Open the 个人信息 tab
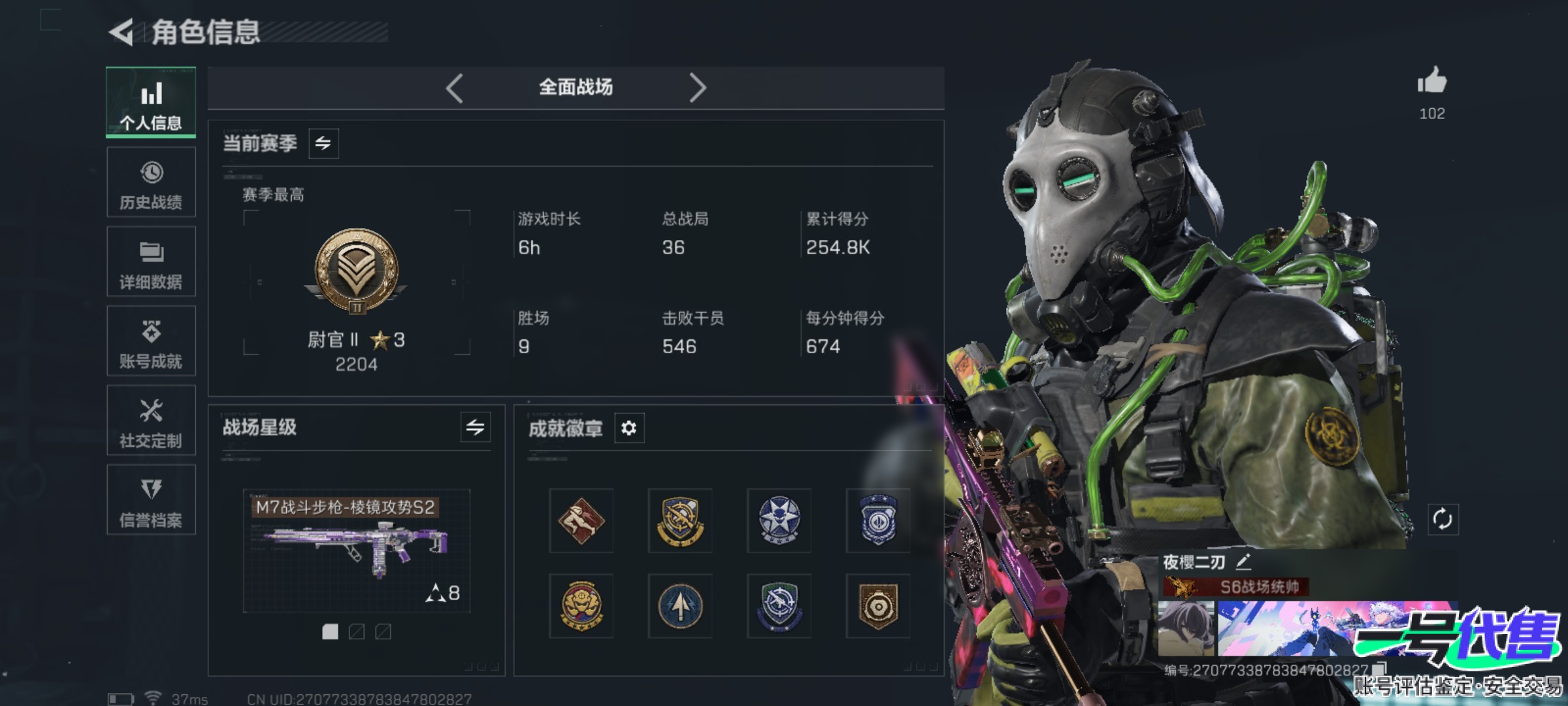The image size is (1568, 706). [151, 103]
